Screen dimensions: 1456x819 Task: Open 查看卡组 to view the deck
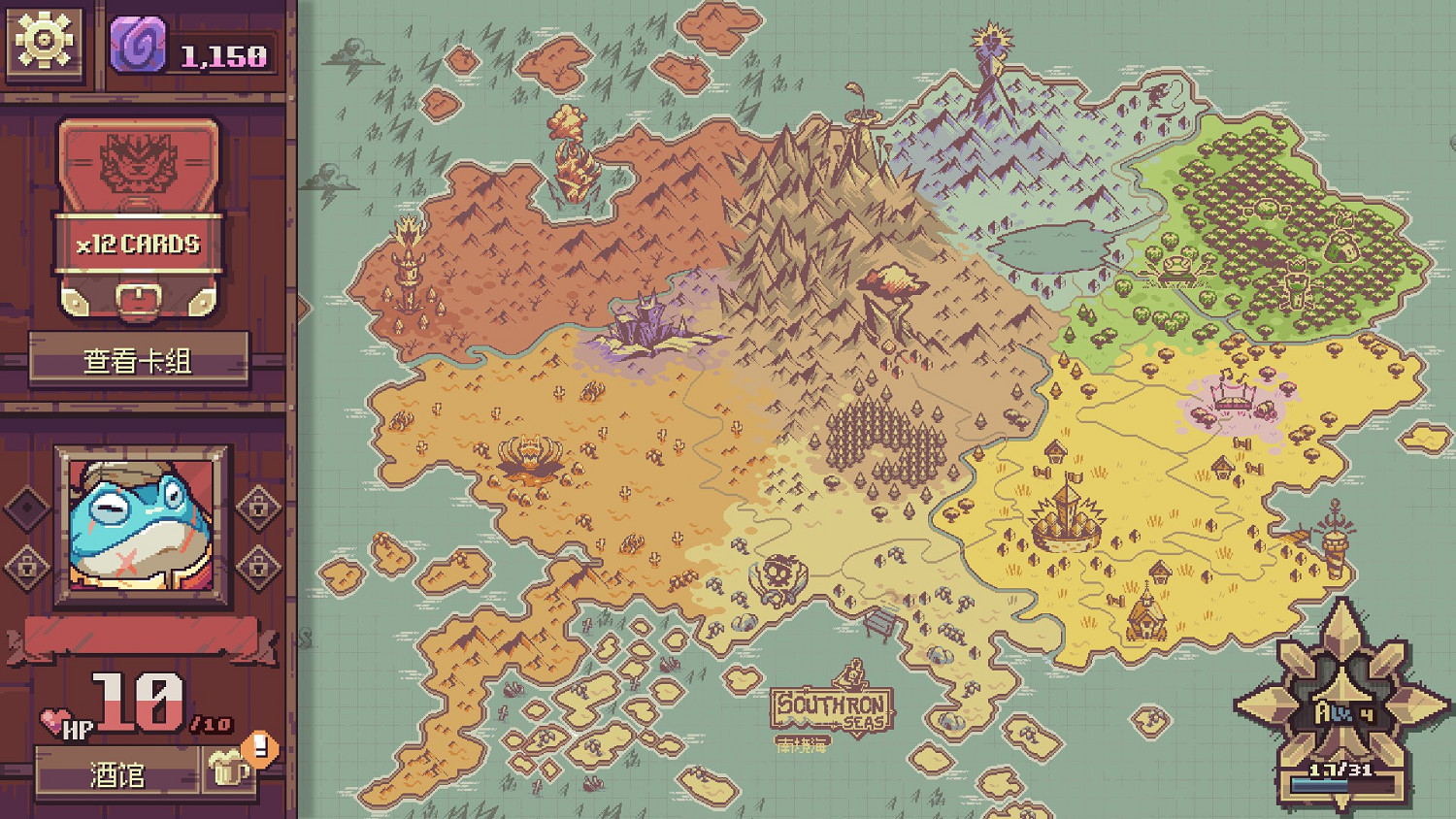pos(139,357)
